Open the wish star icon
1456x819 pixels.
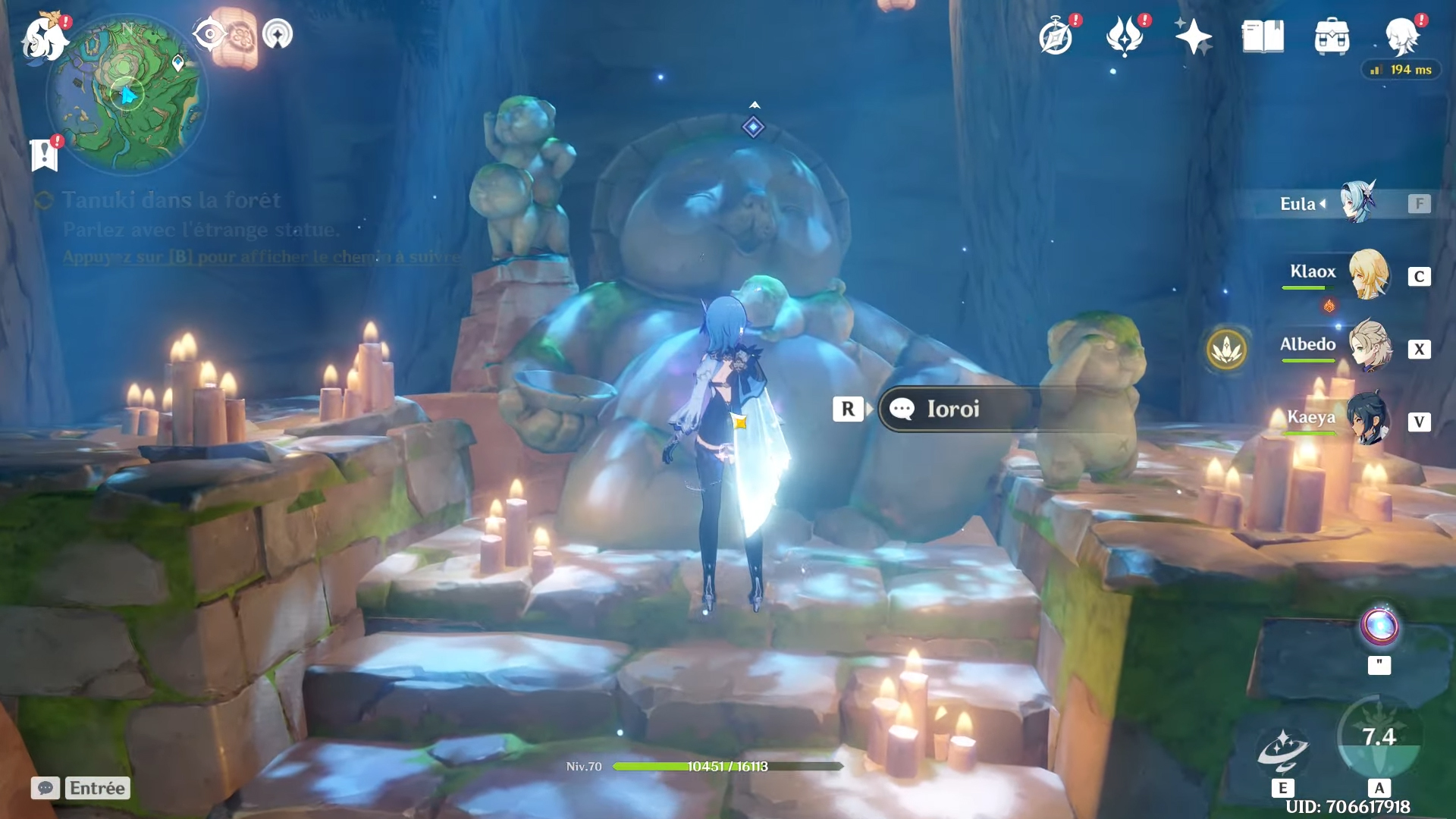(1193, 36)
